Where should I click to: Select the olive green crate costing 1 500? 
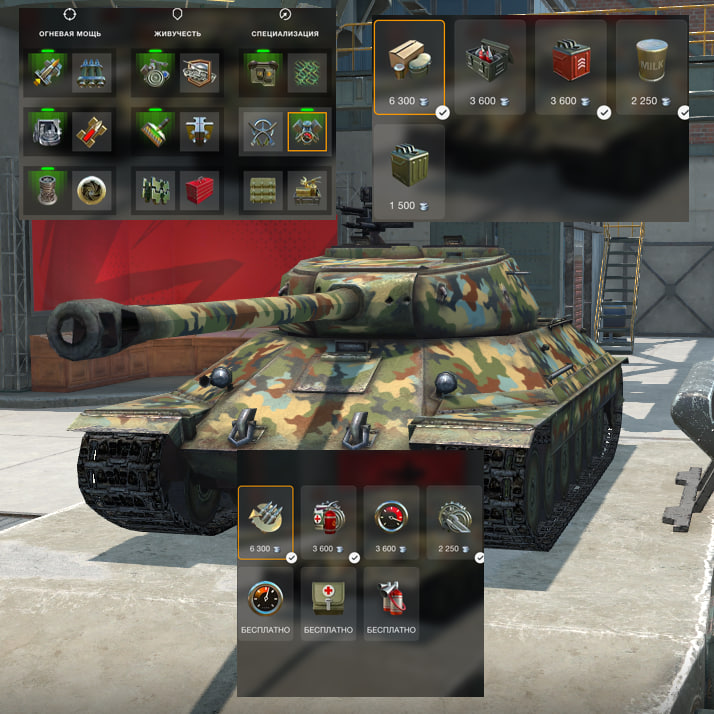point(410,163)
